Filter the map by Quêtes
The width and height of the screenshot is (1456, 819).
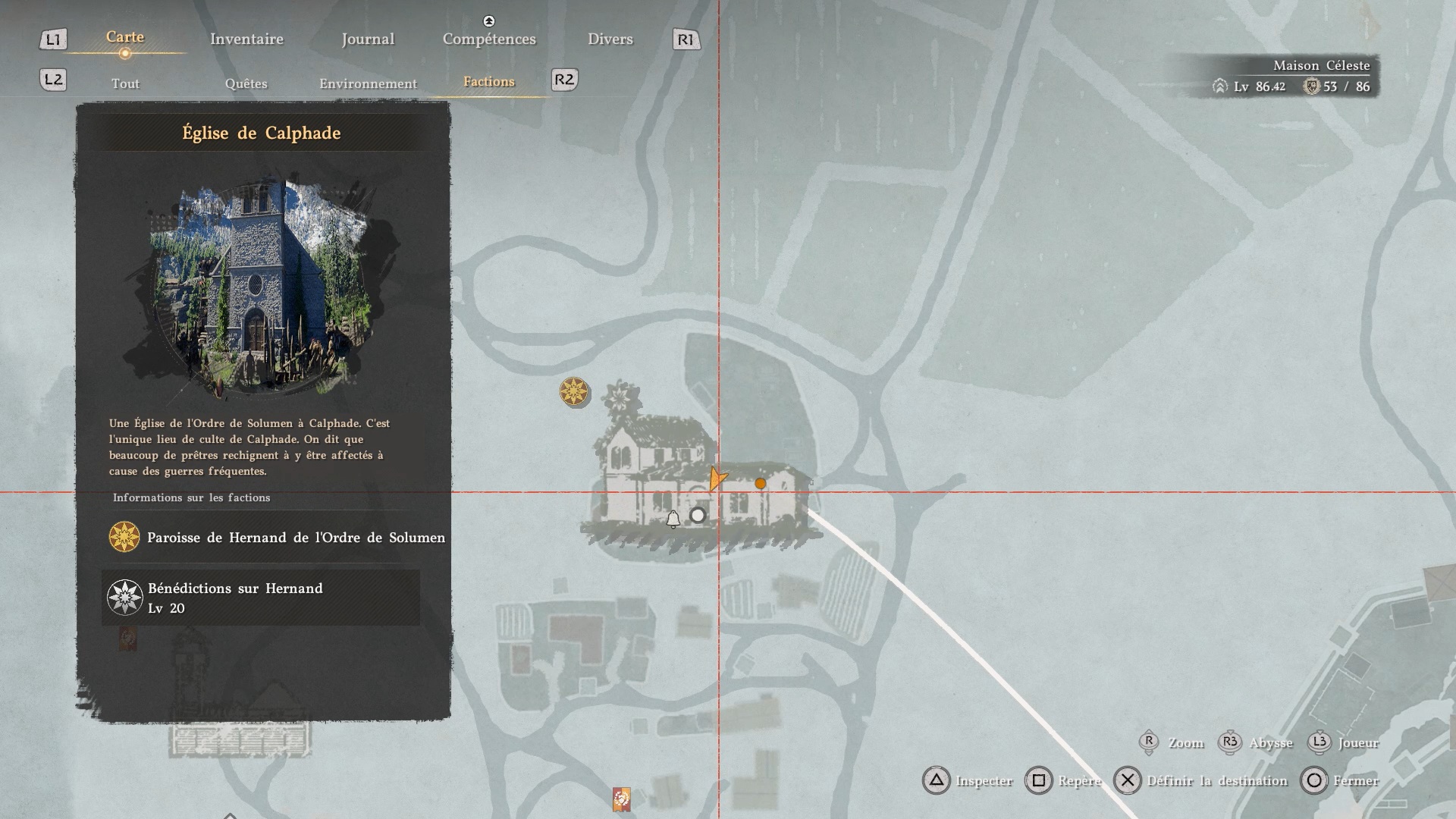(x=246, y=83)
